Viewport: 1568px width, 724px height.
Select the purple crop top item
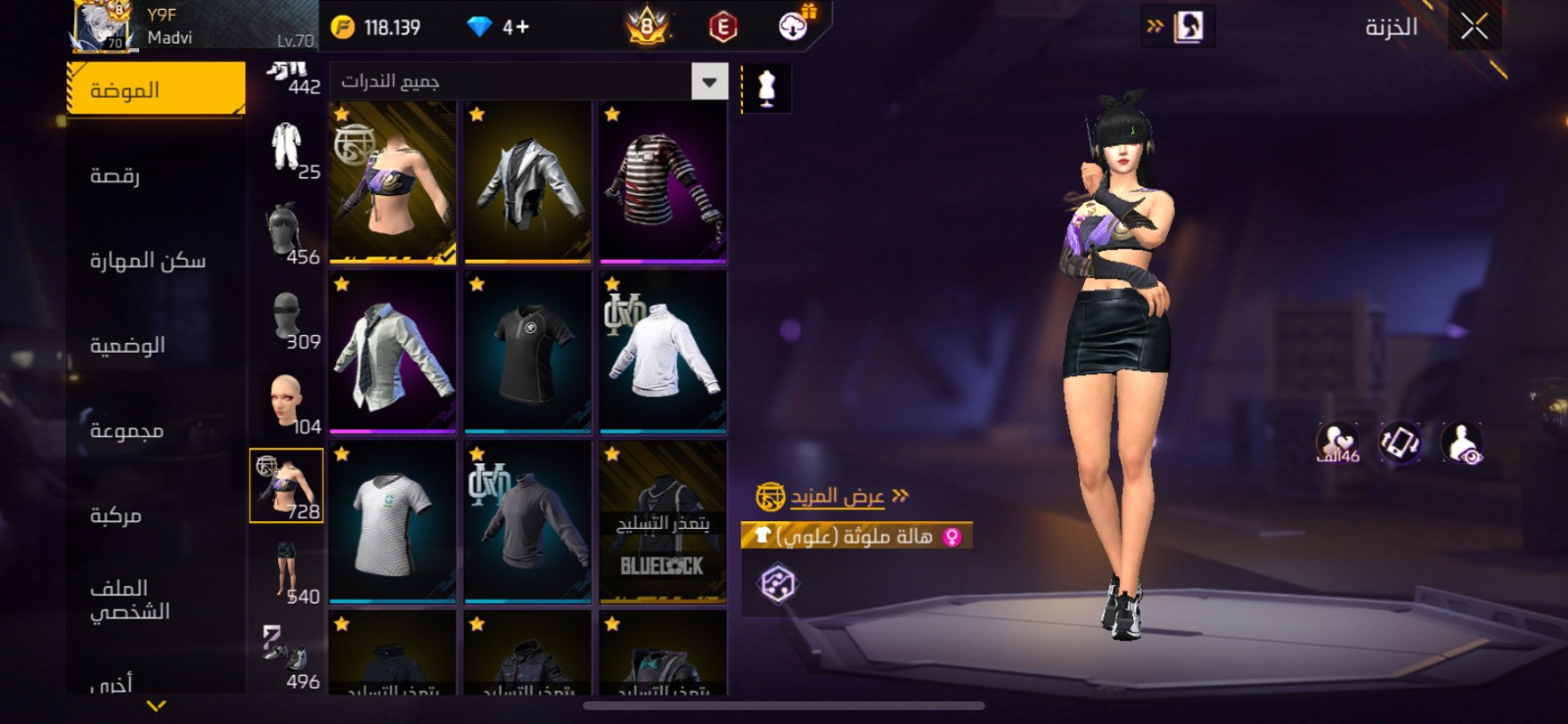click(393, 183)
